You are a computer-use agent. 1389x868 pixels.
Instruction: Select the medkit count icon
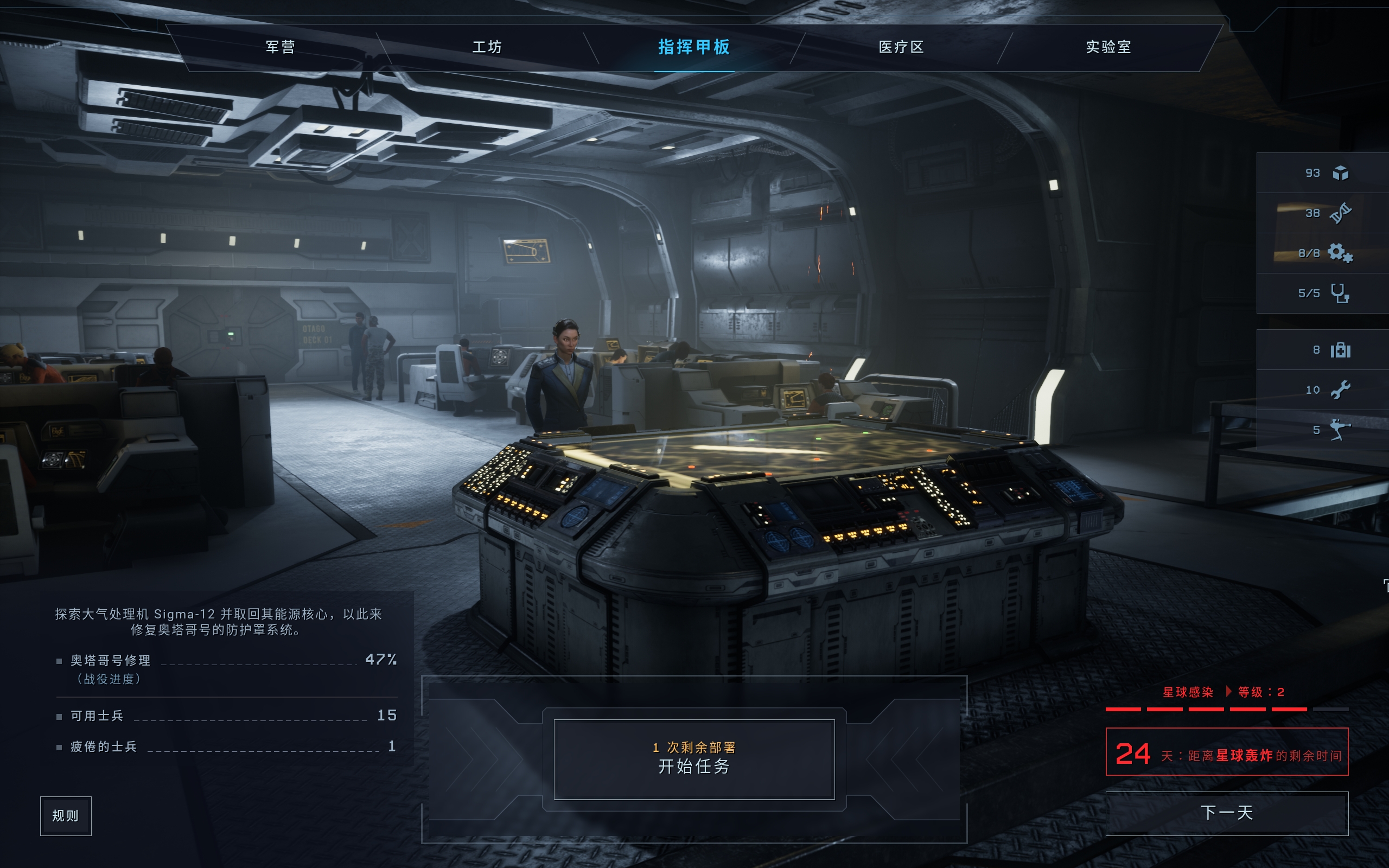1340,349
